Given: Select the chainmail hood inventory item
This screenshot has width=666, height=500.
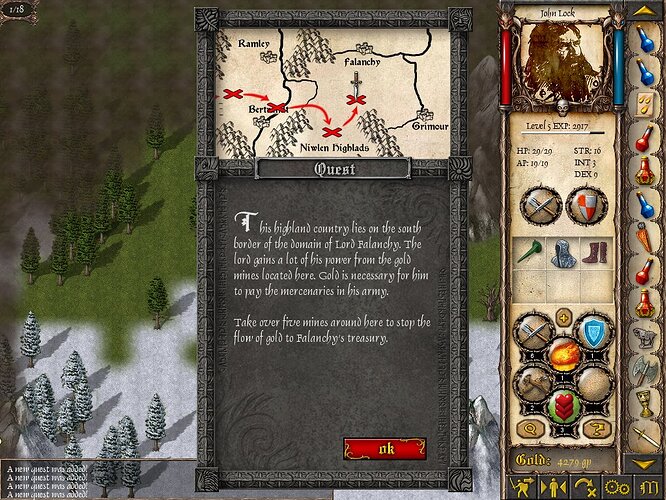Looking at the screenshot, I should click(x=563, y=253).
